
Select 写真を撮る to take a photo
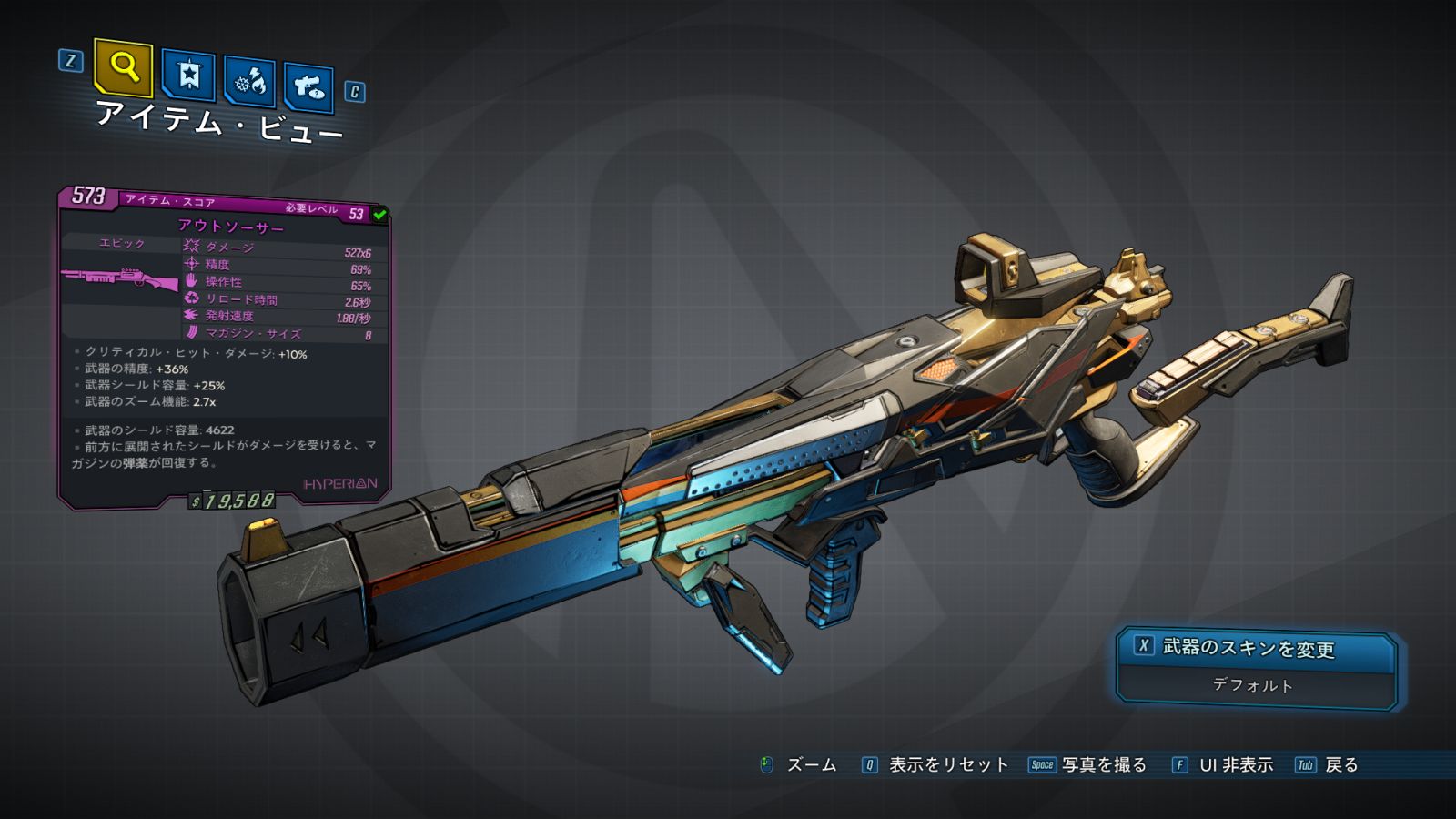point(1103,765)
